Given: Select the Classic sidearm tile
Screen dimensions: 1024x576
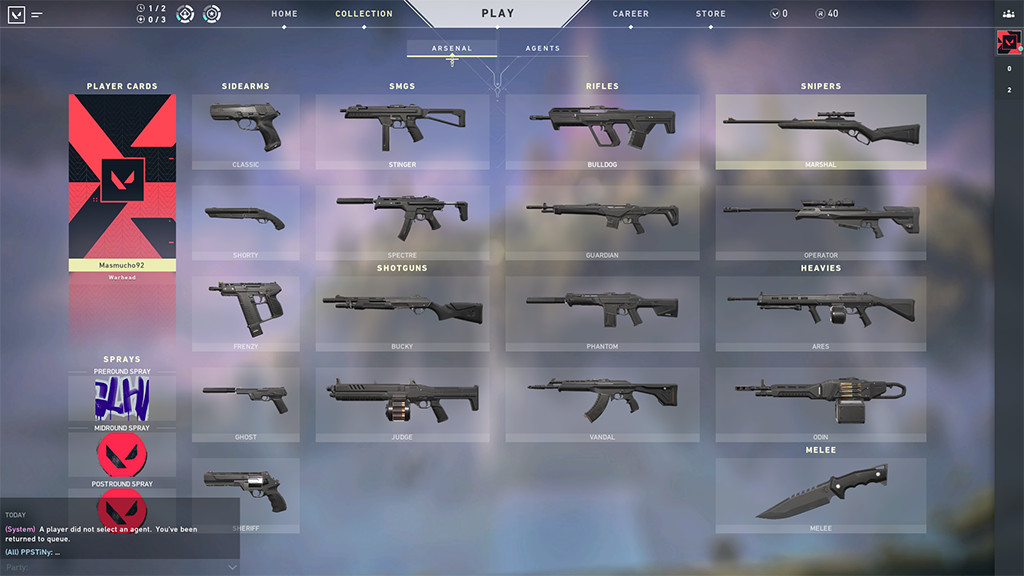Looking at the screenshot, I should 245,131.
